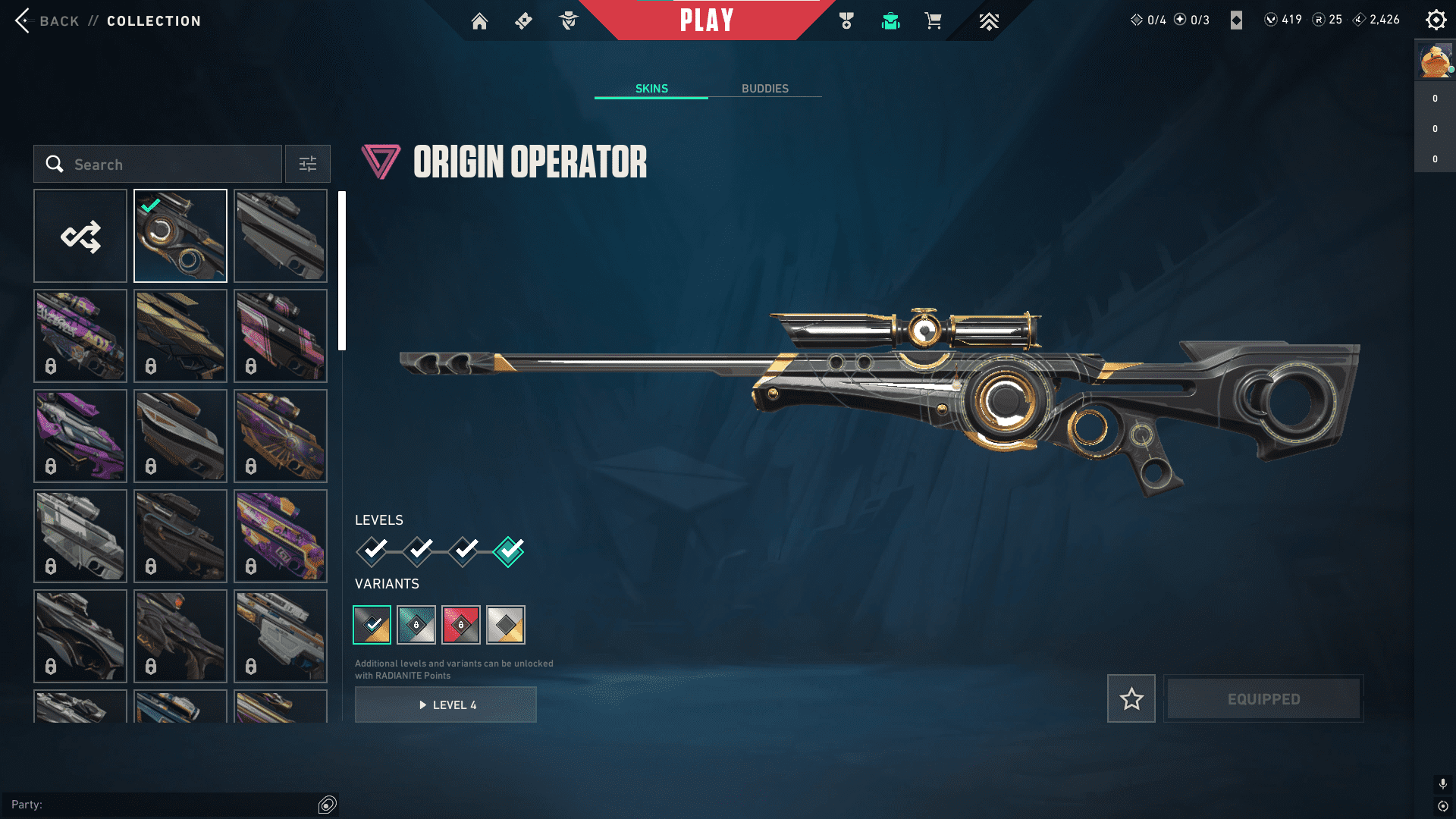This screenshot has width=1456, height=819.
Task: Open the skin filter options
Action: click(308, 165)
